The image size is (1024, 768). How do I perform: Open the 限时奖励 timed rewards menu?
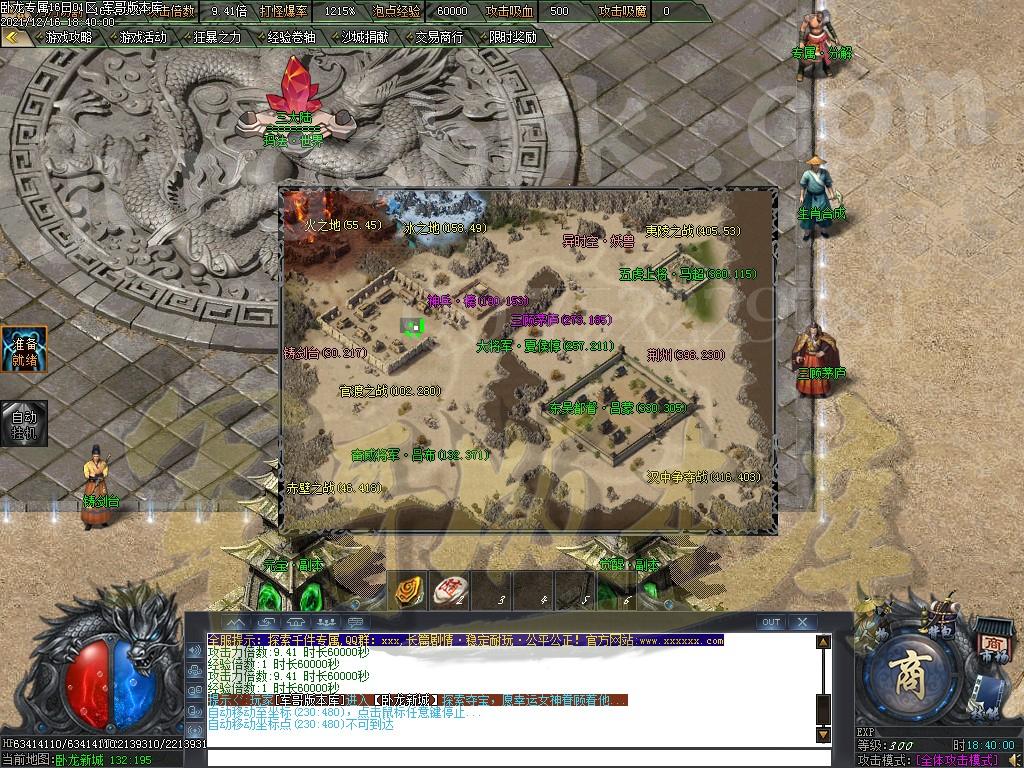[512, 37]
